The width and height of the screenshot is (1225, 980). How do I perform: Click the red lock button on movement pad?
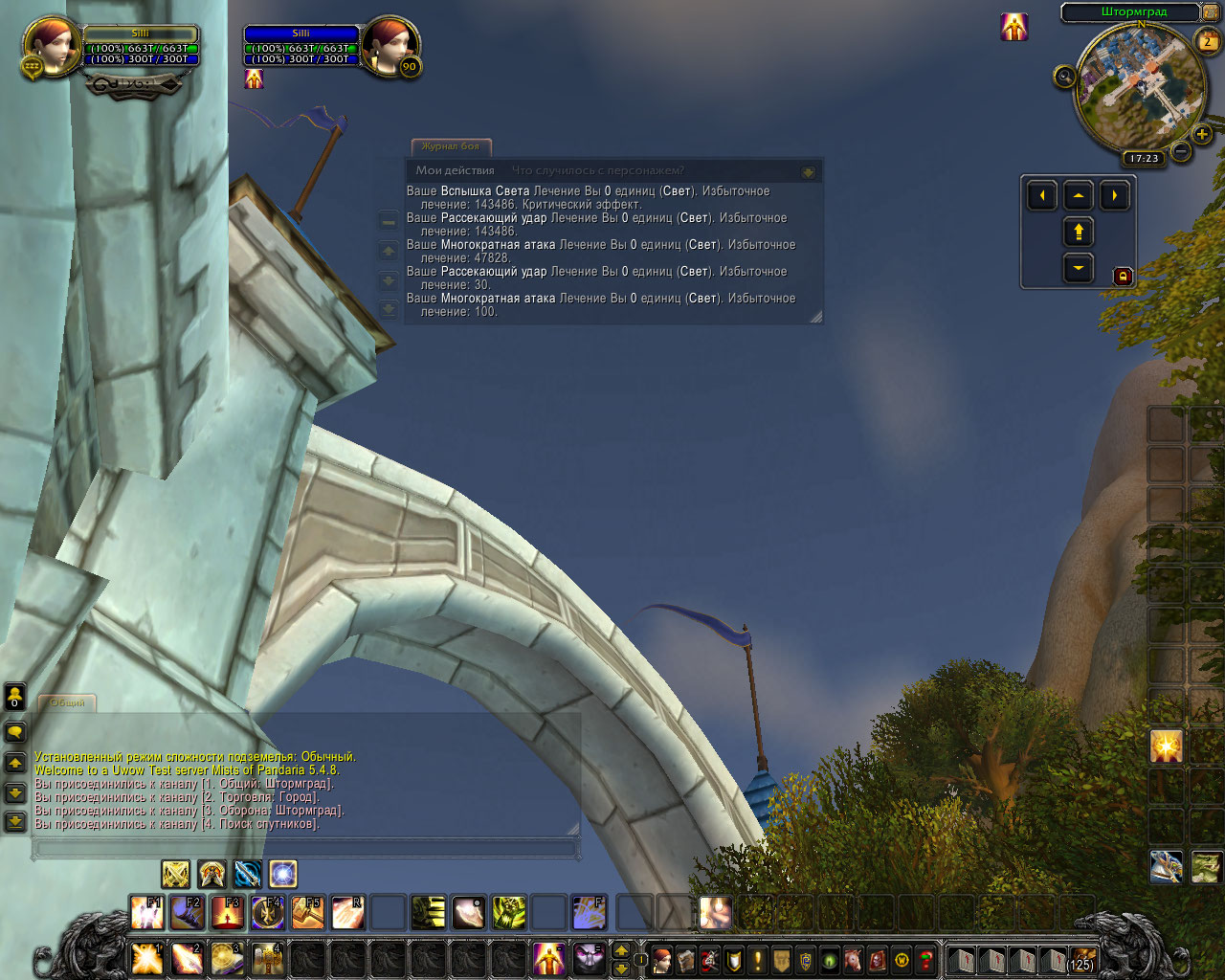(x=1123, y=277)
